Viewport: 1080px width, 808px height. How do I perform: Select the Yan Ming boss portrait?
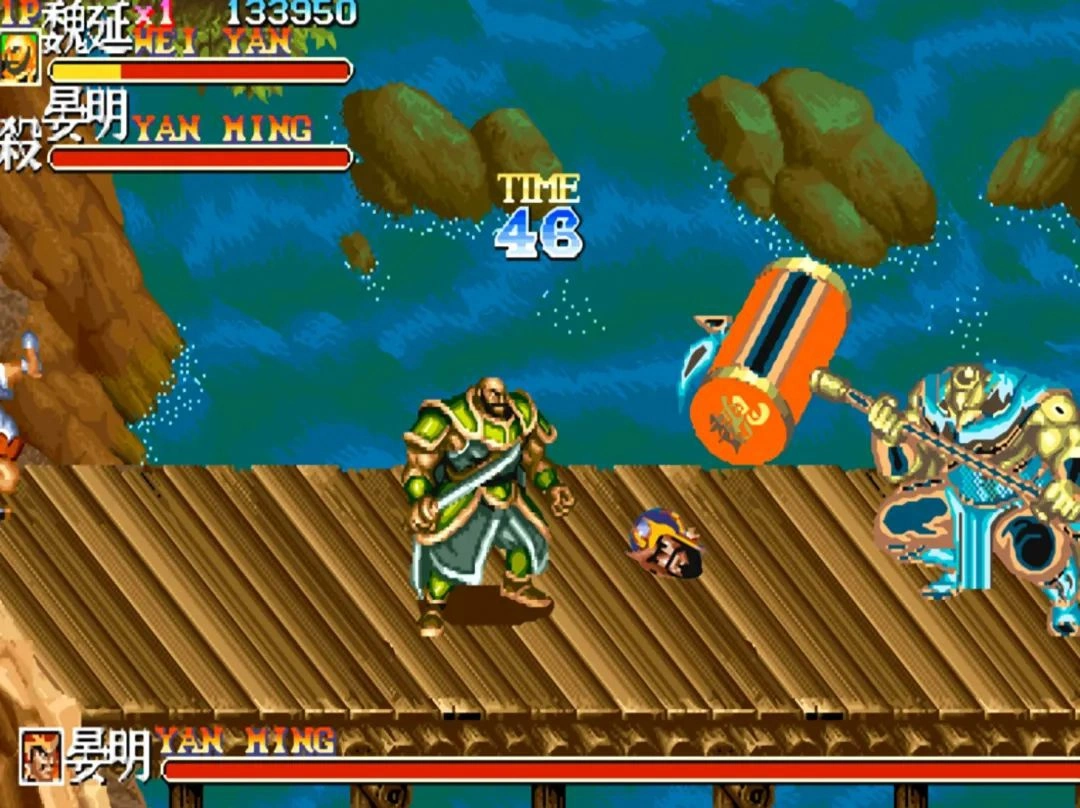[41, 756]
